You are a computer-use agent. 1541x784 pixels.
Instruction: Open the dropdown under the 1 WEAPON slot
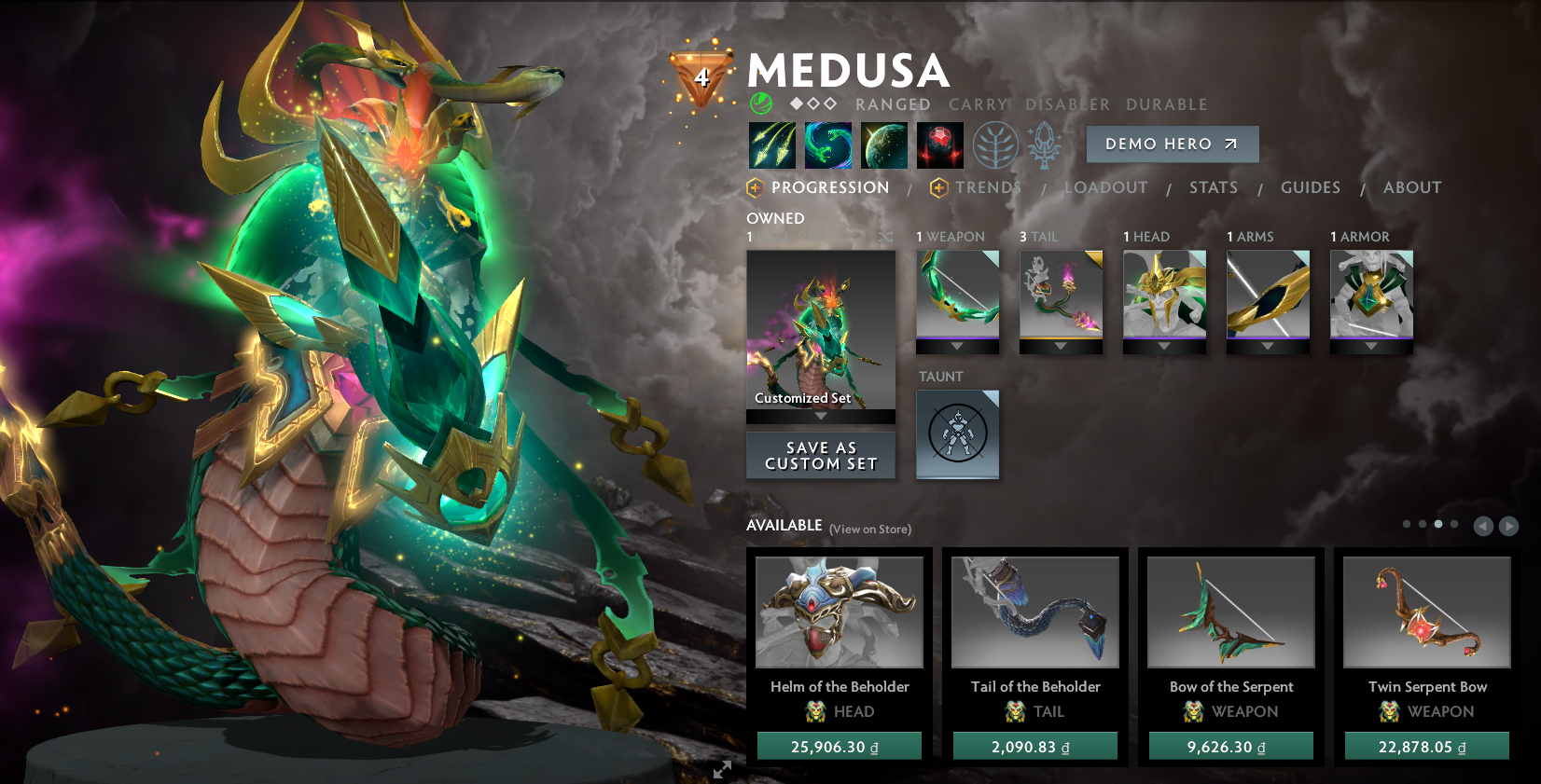pos(957,344)
